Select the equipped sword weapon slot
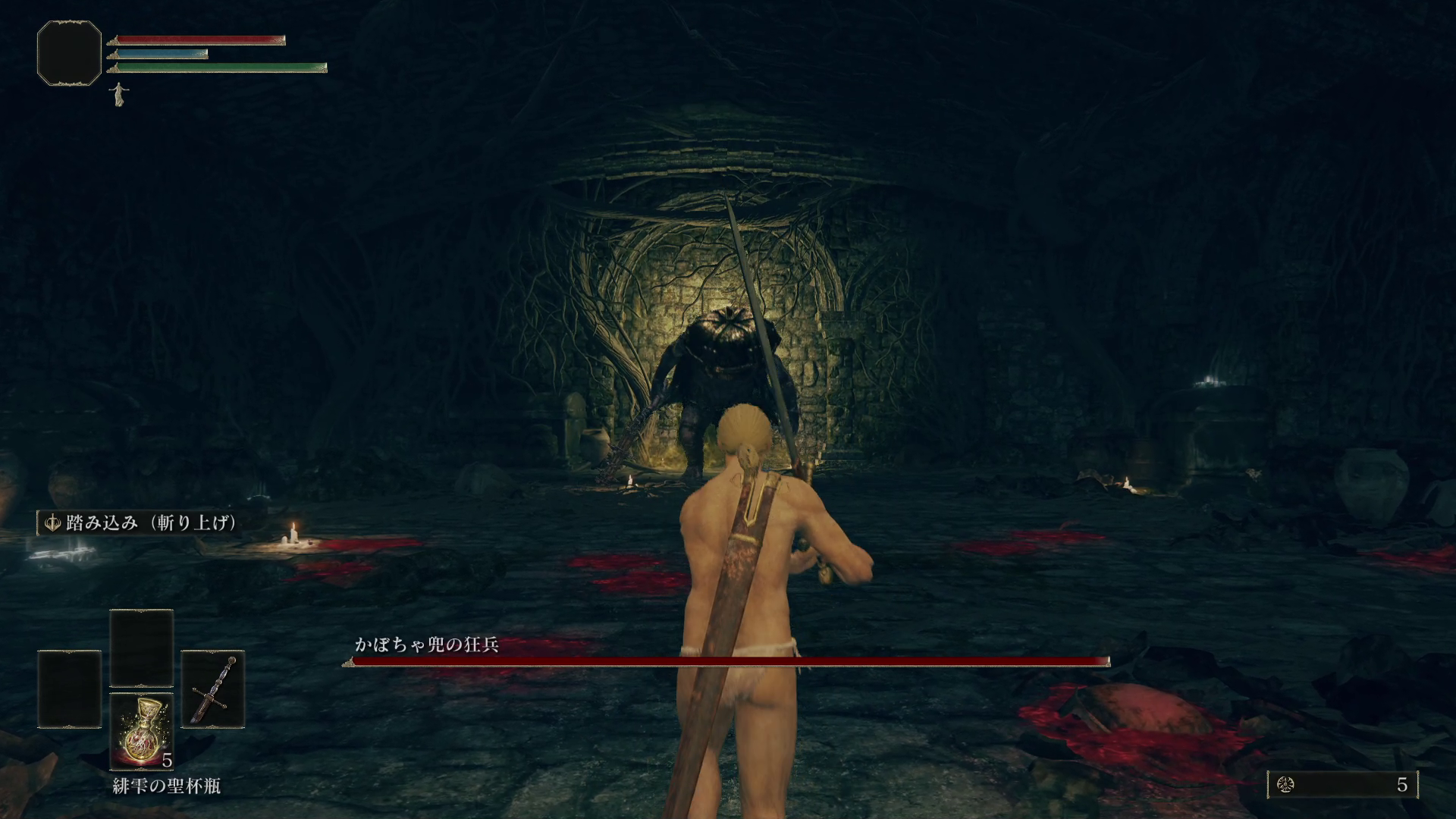Image resolution: width=1456 pixels, height=819 pixels. pos(213,689)
